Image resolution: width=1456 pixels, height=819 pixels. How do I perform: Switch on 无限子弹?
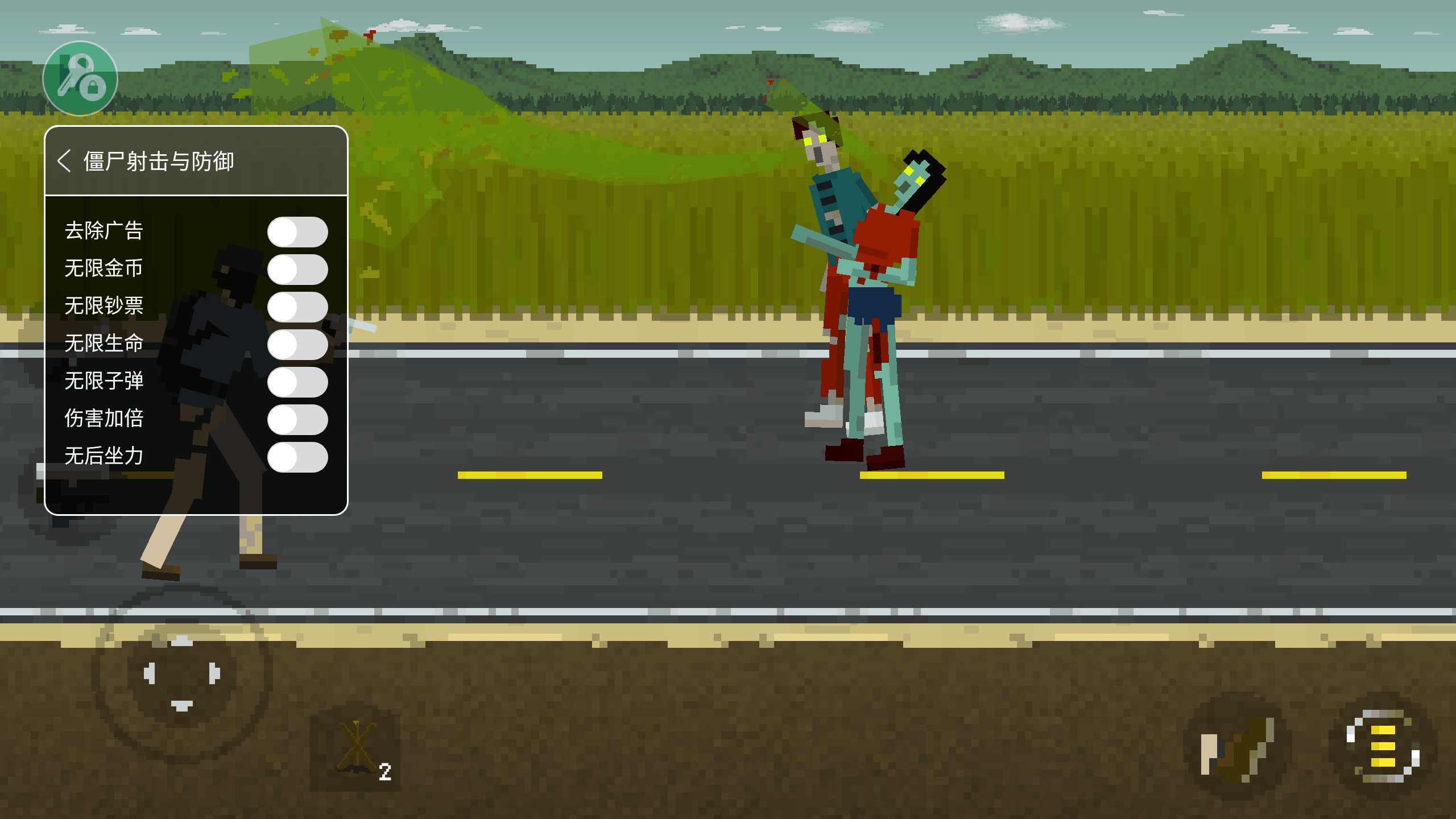click(x=297, y=382)
